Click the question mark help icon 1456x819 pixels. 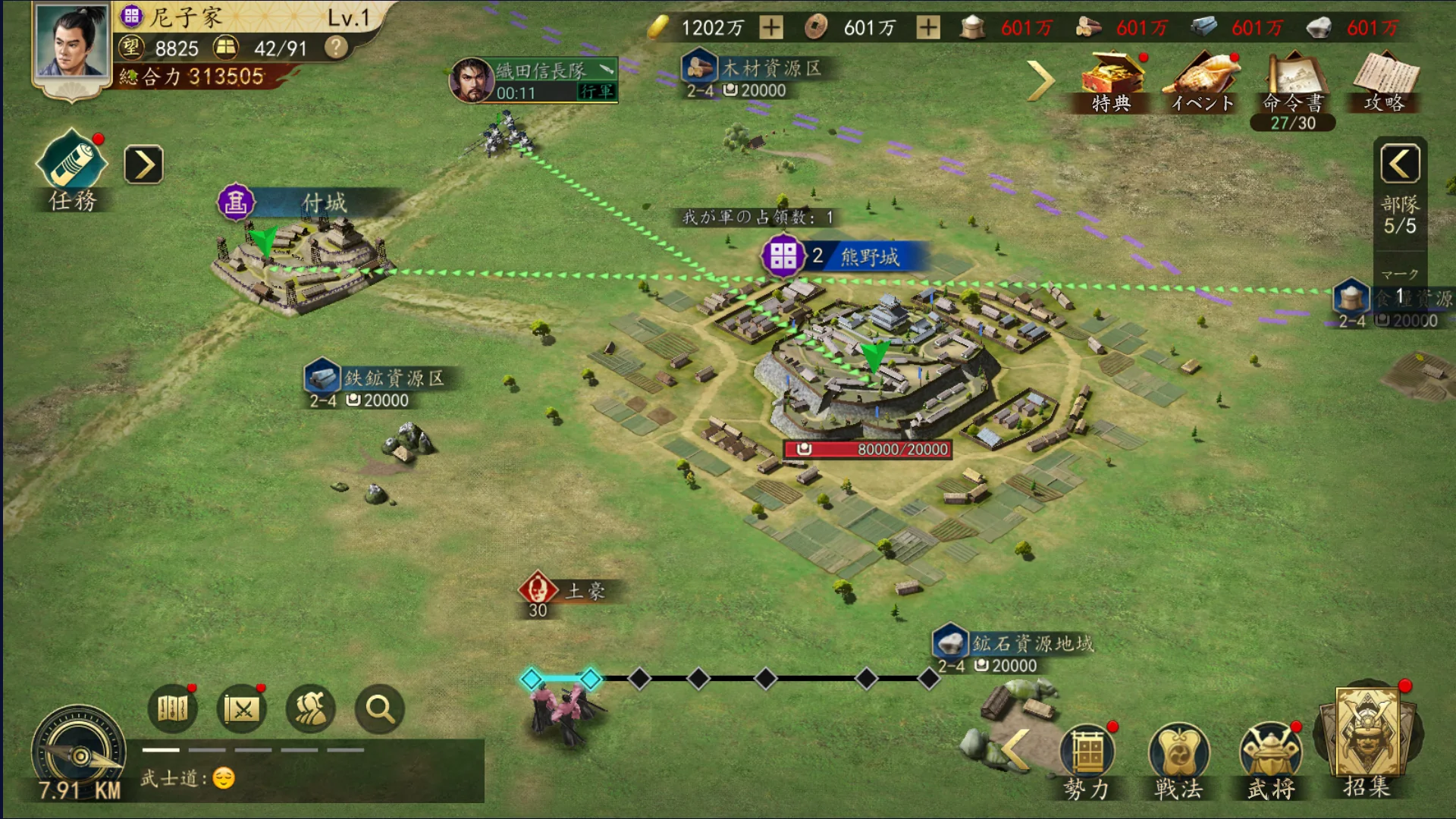[x=336, y=48]
